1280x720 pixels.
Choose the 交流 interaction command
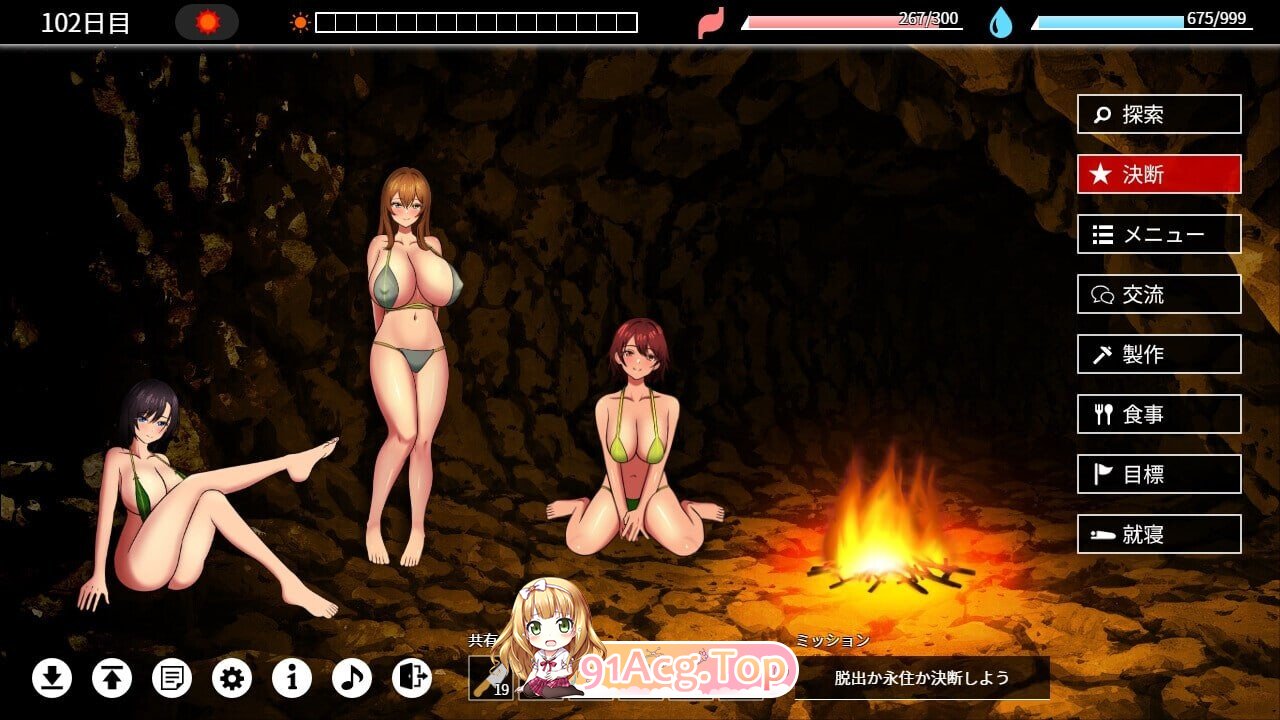click(x=1157, y=294)
